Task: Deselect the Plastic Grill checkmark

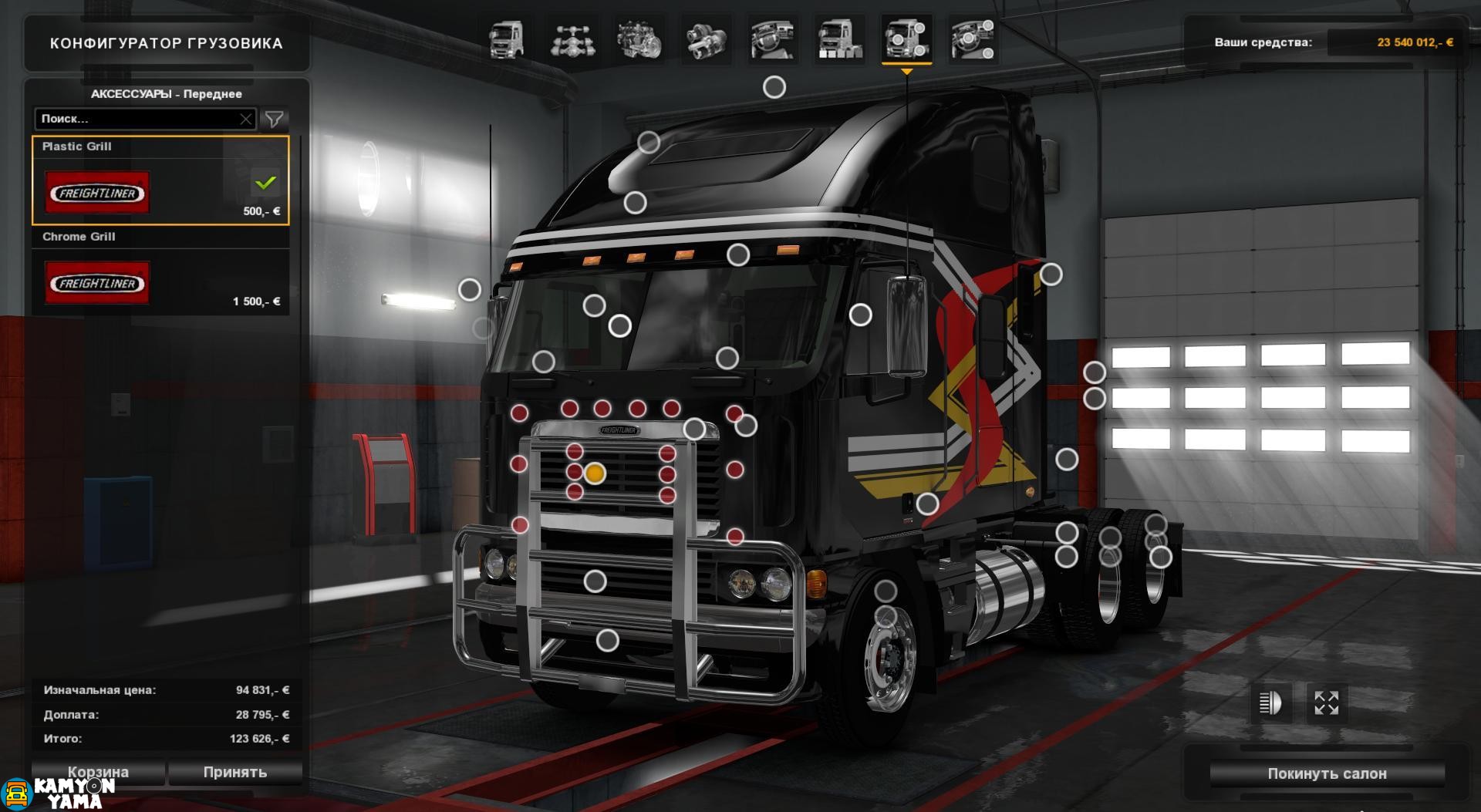Action: point(265,184)
